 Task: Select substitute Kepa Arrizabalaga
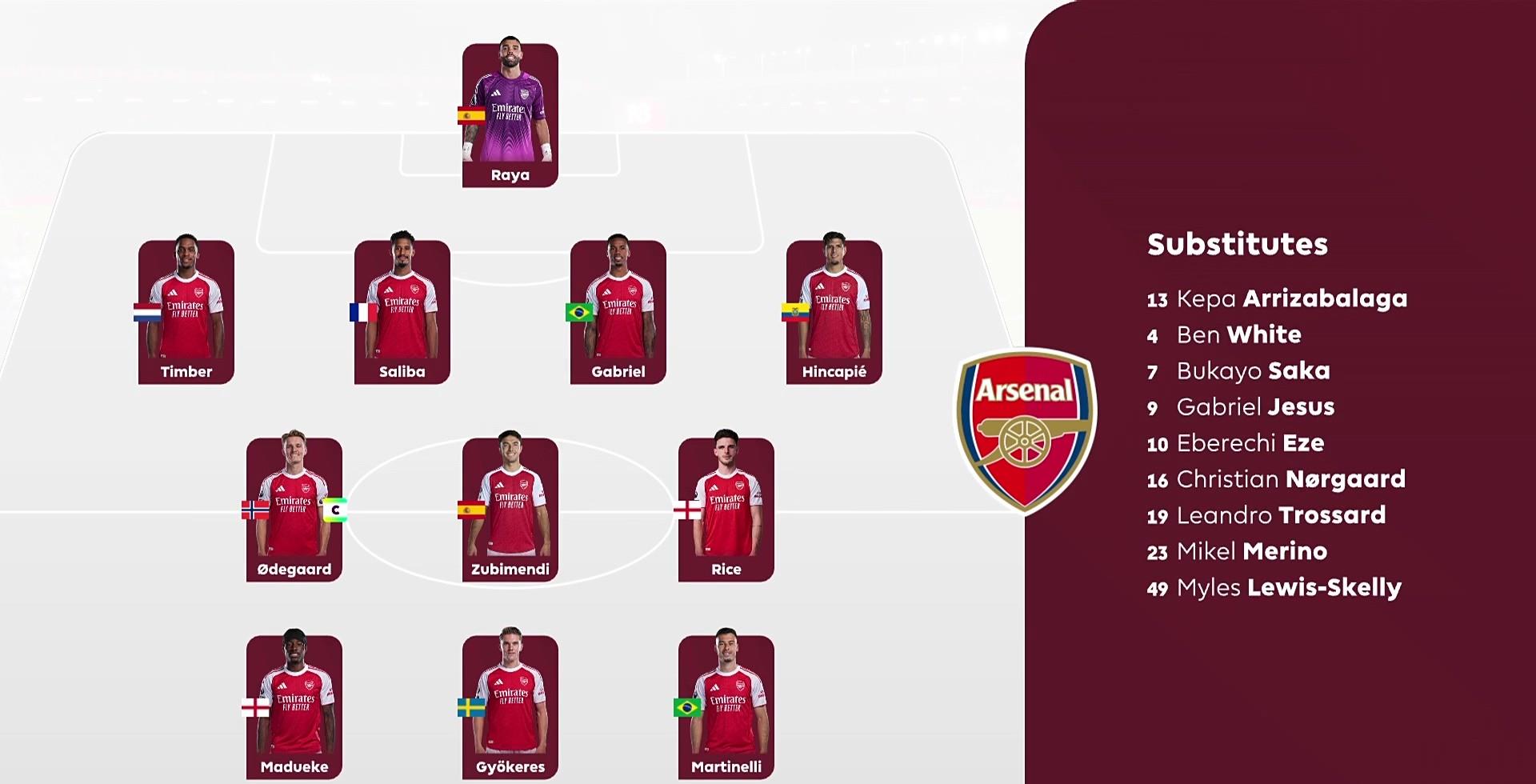coord(1276,298)
